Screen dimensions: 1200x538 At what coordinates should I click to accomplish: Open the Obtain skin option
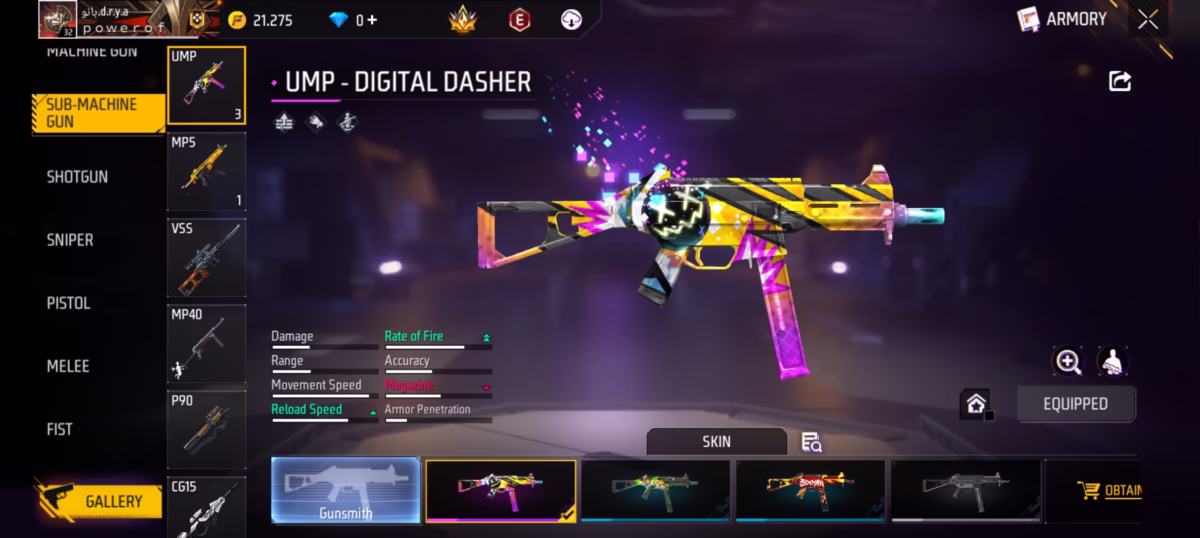coord(1110,491)
